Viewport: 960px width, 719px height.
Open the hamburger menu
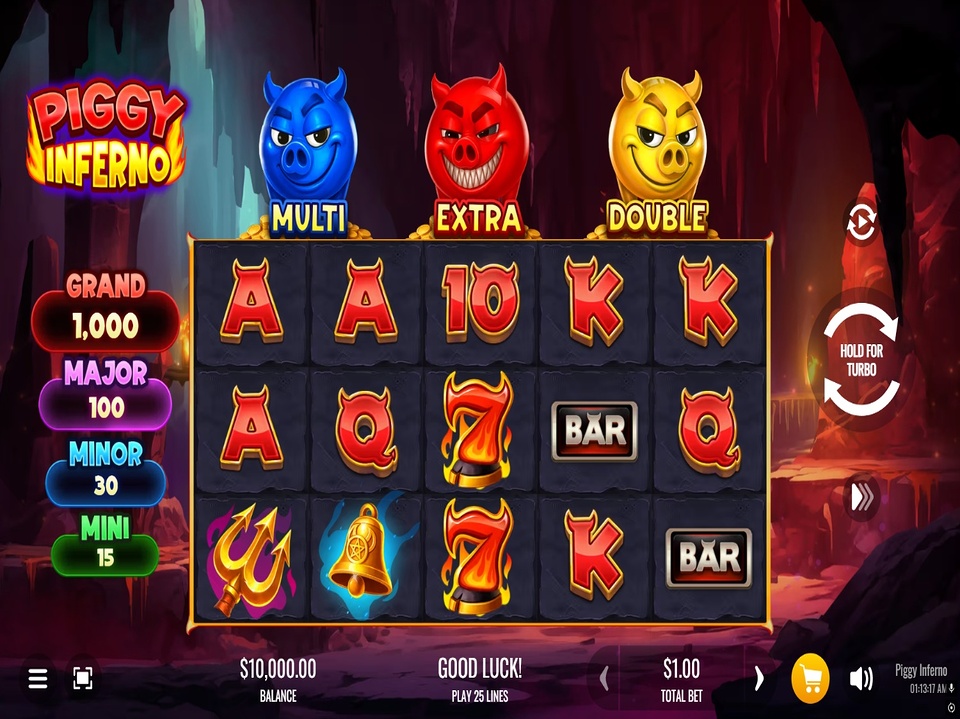(38, 680)
